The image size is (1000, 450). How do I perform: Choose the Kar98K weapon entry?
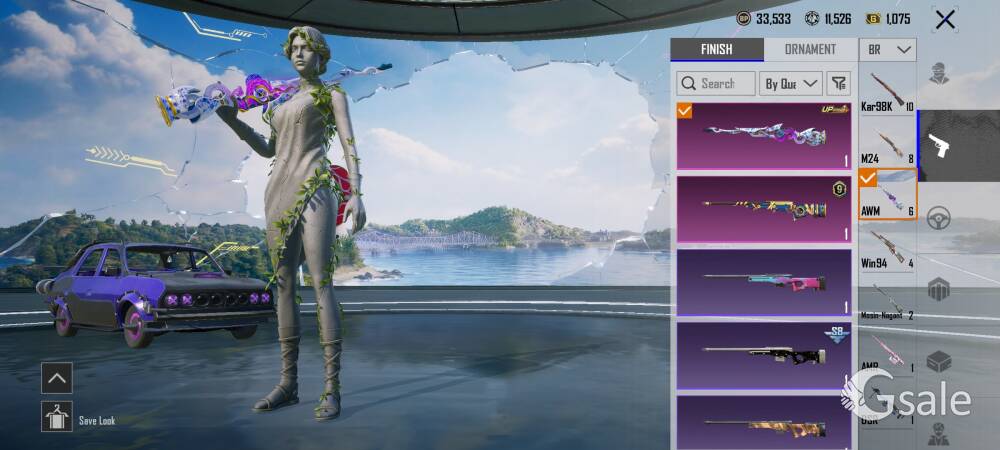point(887,92)
